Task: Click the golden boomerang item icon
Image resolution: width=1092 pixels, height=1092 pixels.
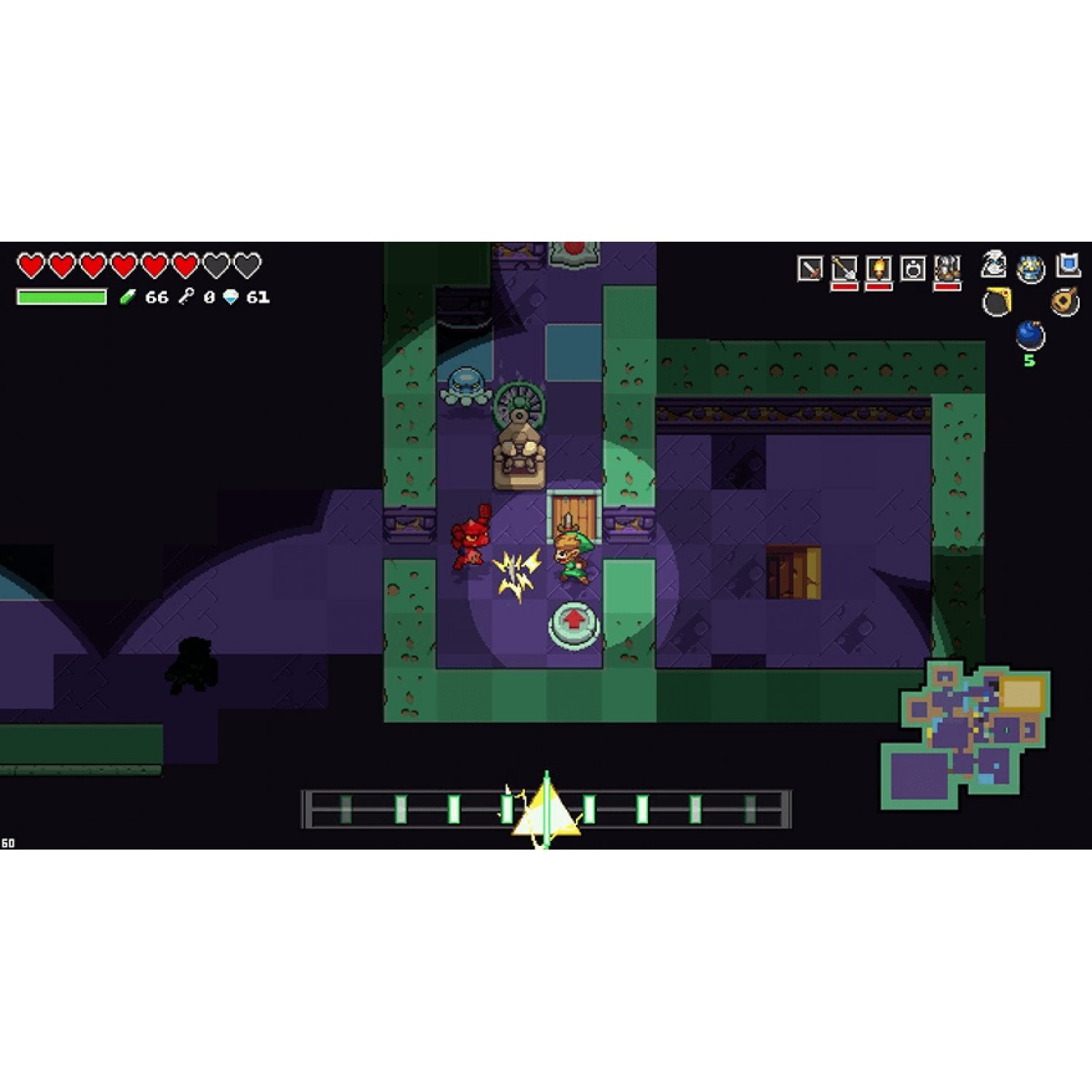Action: 997,301
